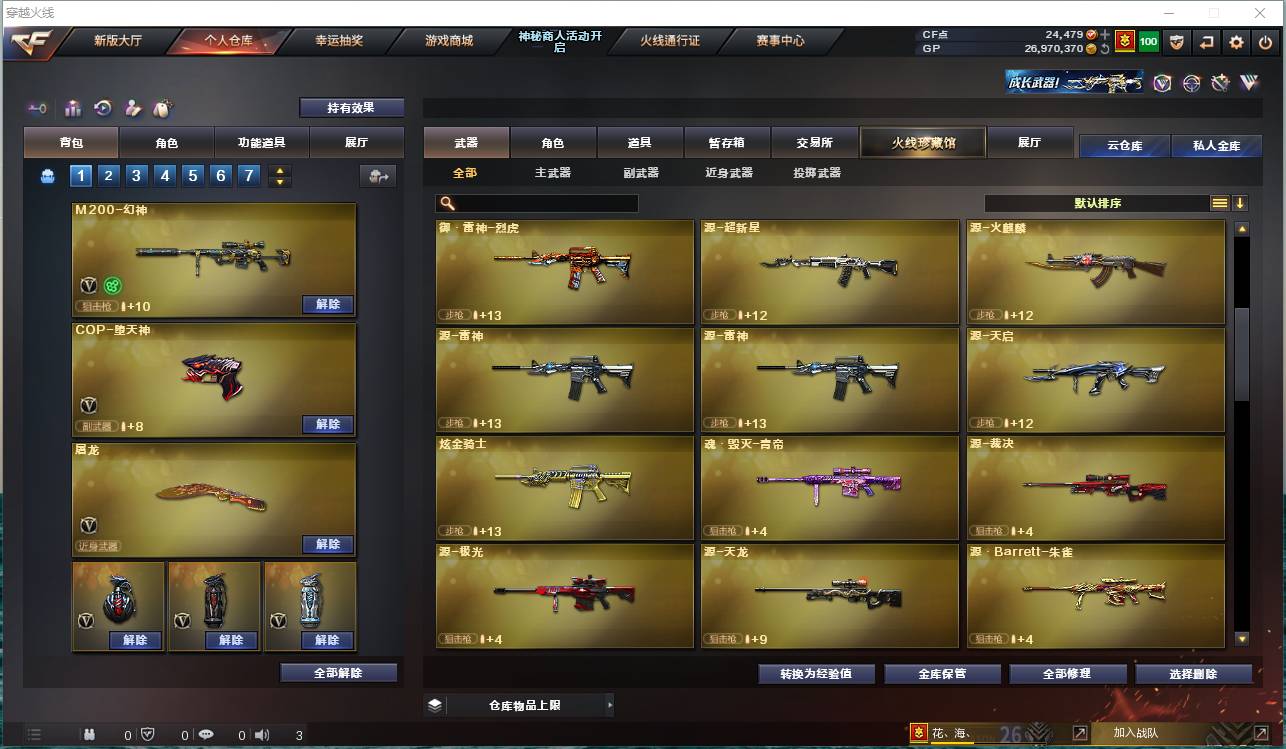Click the list view icon beside 默认排序
This screenshot has height=749, width=1286.
point(1218,202)
